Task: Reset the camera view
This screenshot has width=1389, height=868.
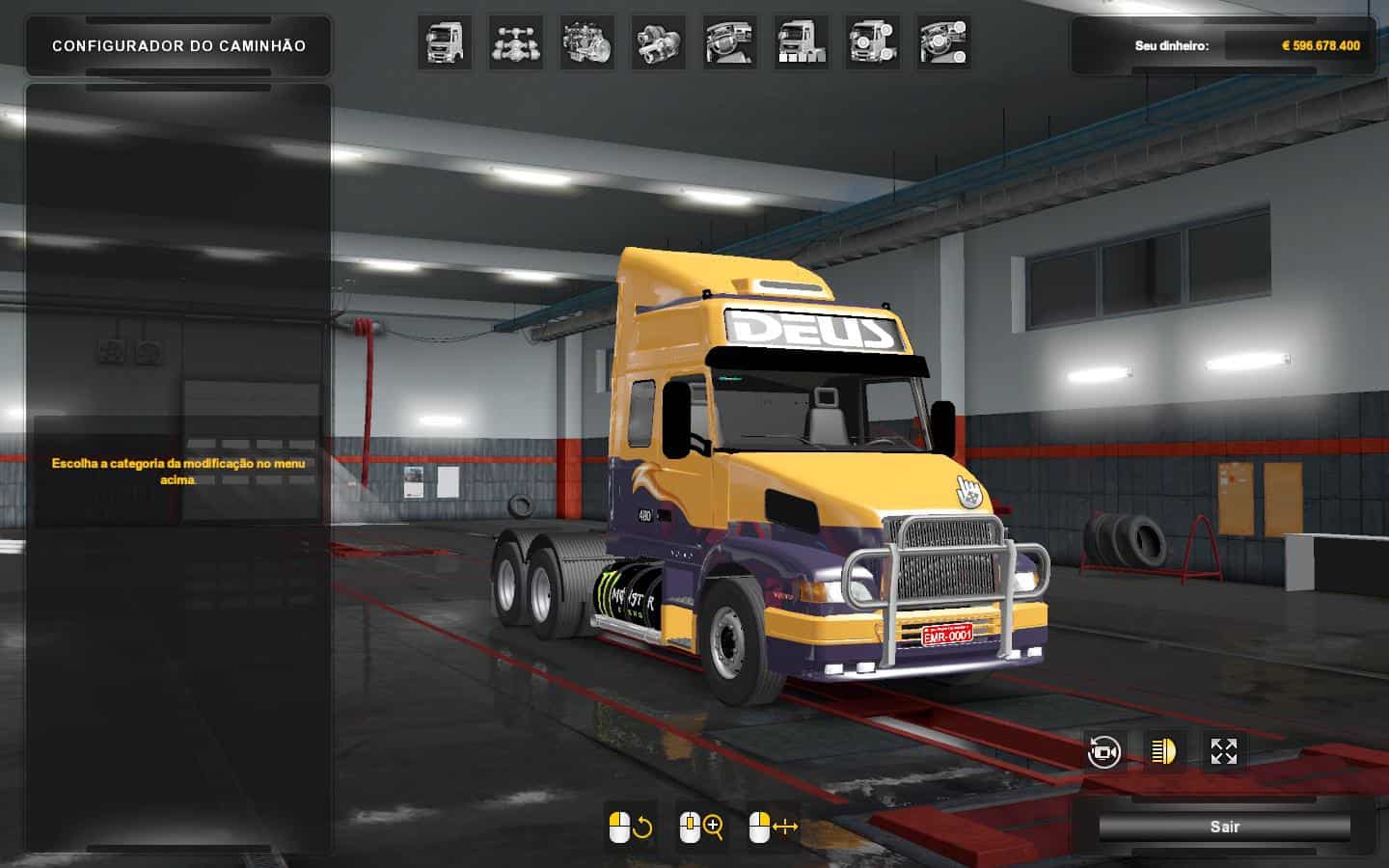Action: point(1103,751)
